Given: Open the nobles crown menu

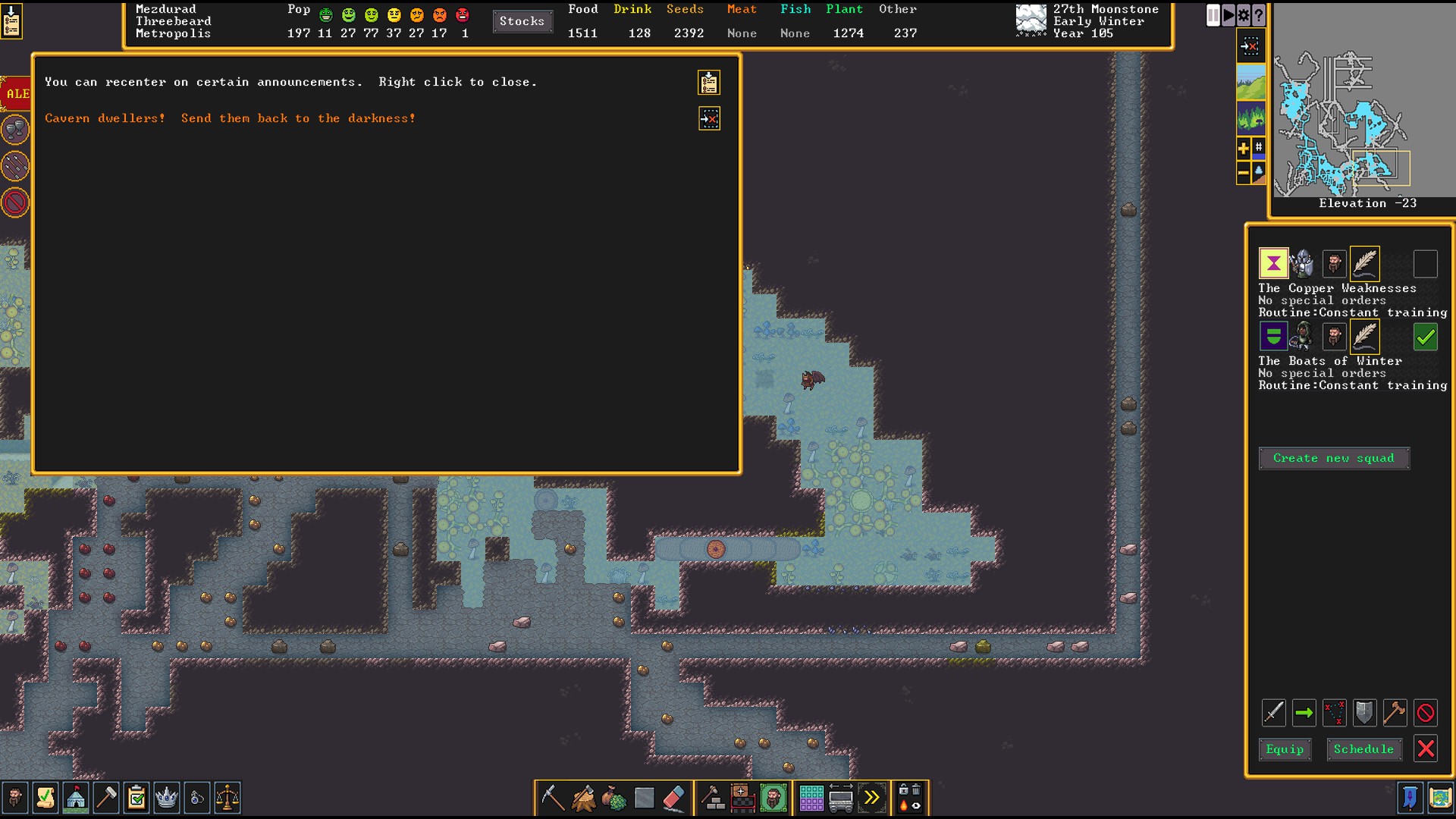Looking at the screenshot, I should (166, 798).
